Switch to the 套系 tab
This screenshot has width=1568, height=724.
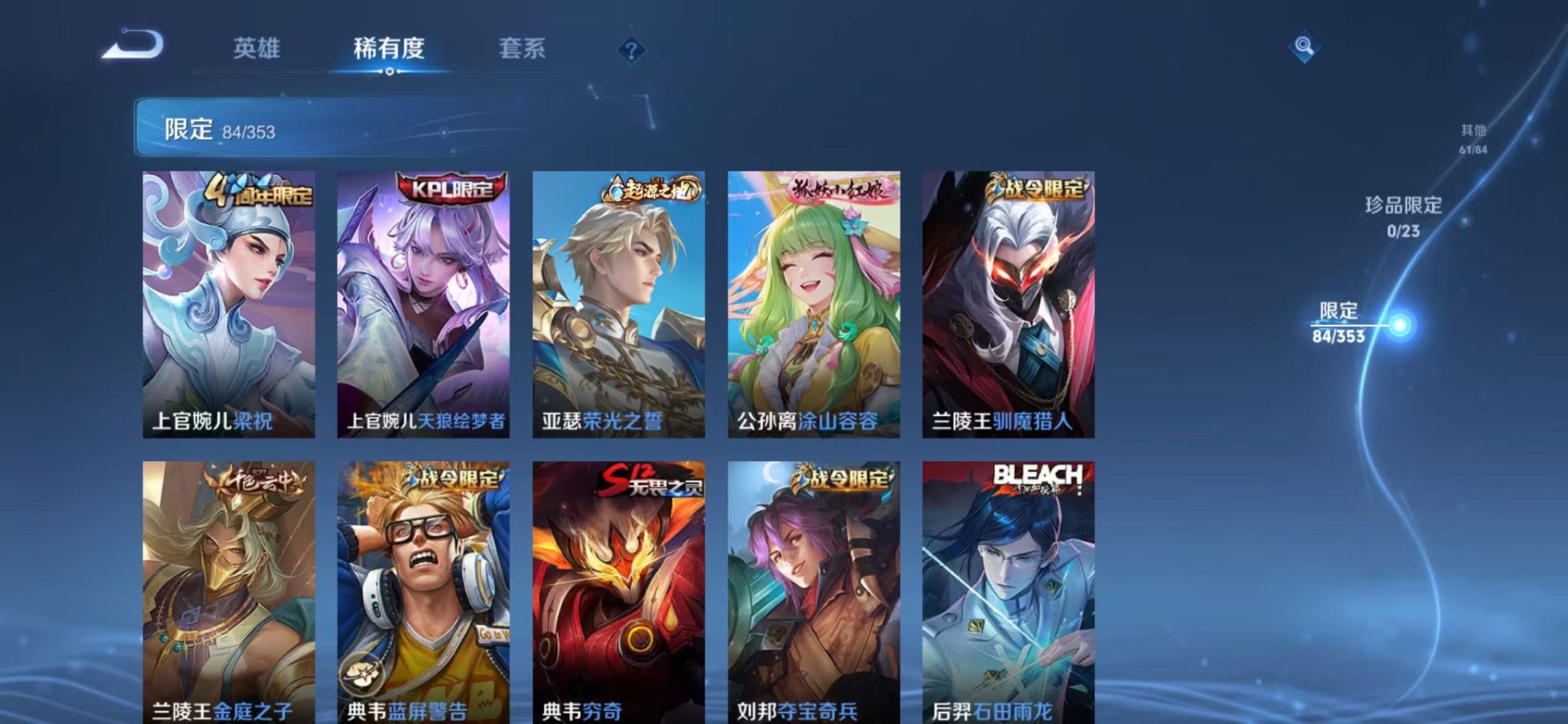(x=522, y=47)
